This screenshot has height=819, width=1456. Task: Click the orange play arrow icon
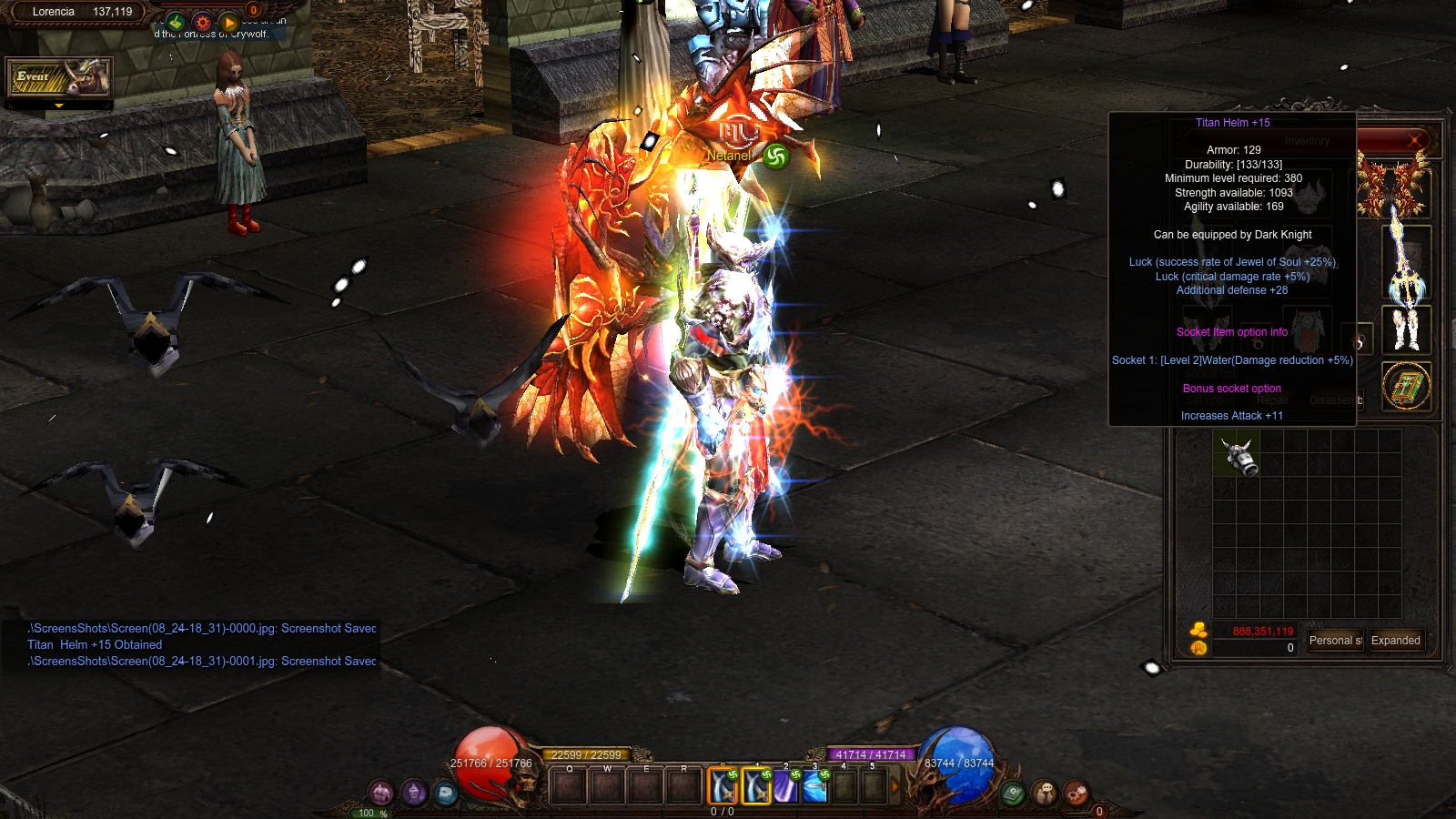coord(228,22)
